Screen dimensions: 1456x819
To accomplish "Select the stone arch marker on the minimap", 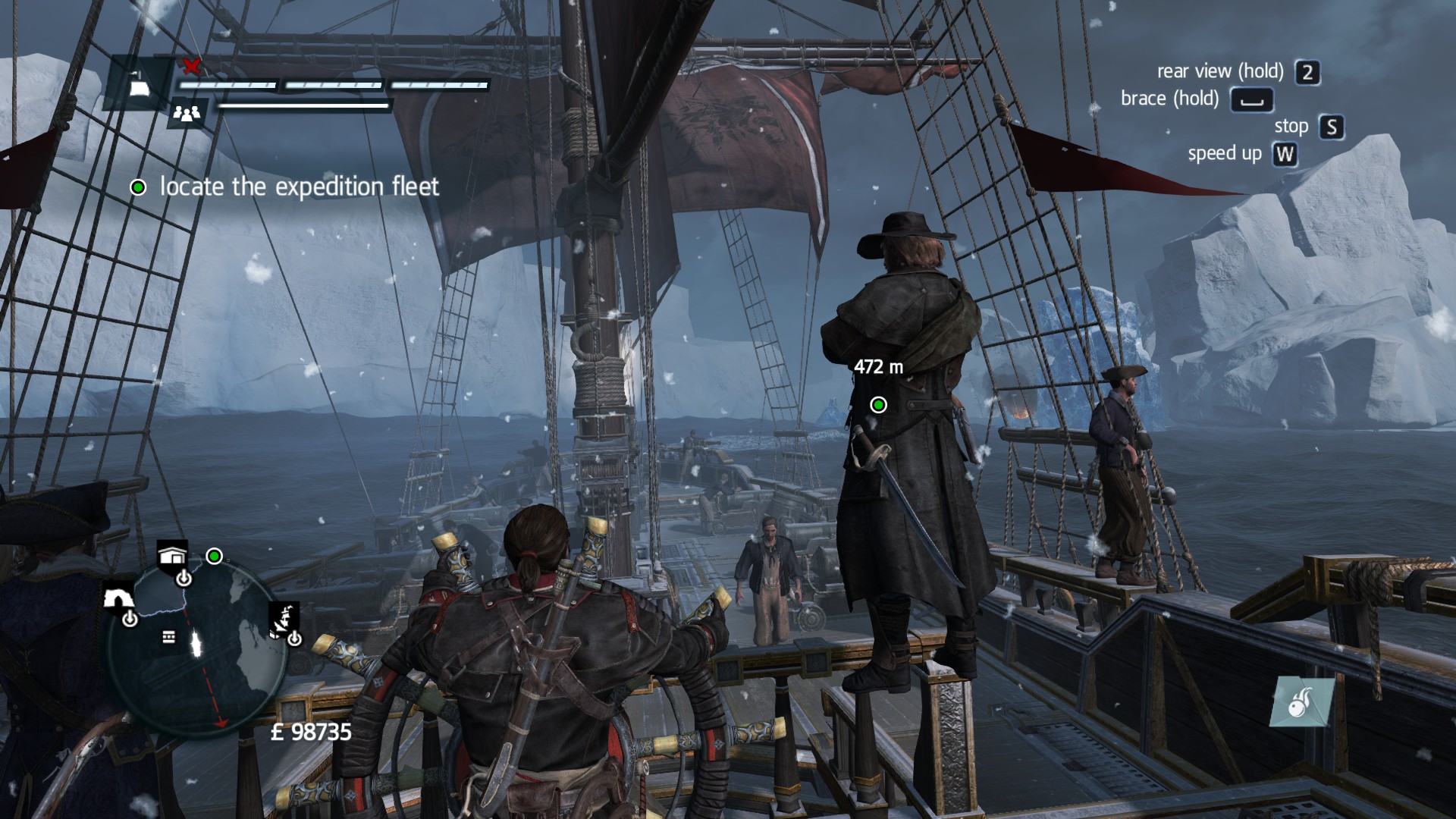I will coord(118,598).
